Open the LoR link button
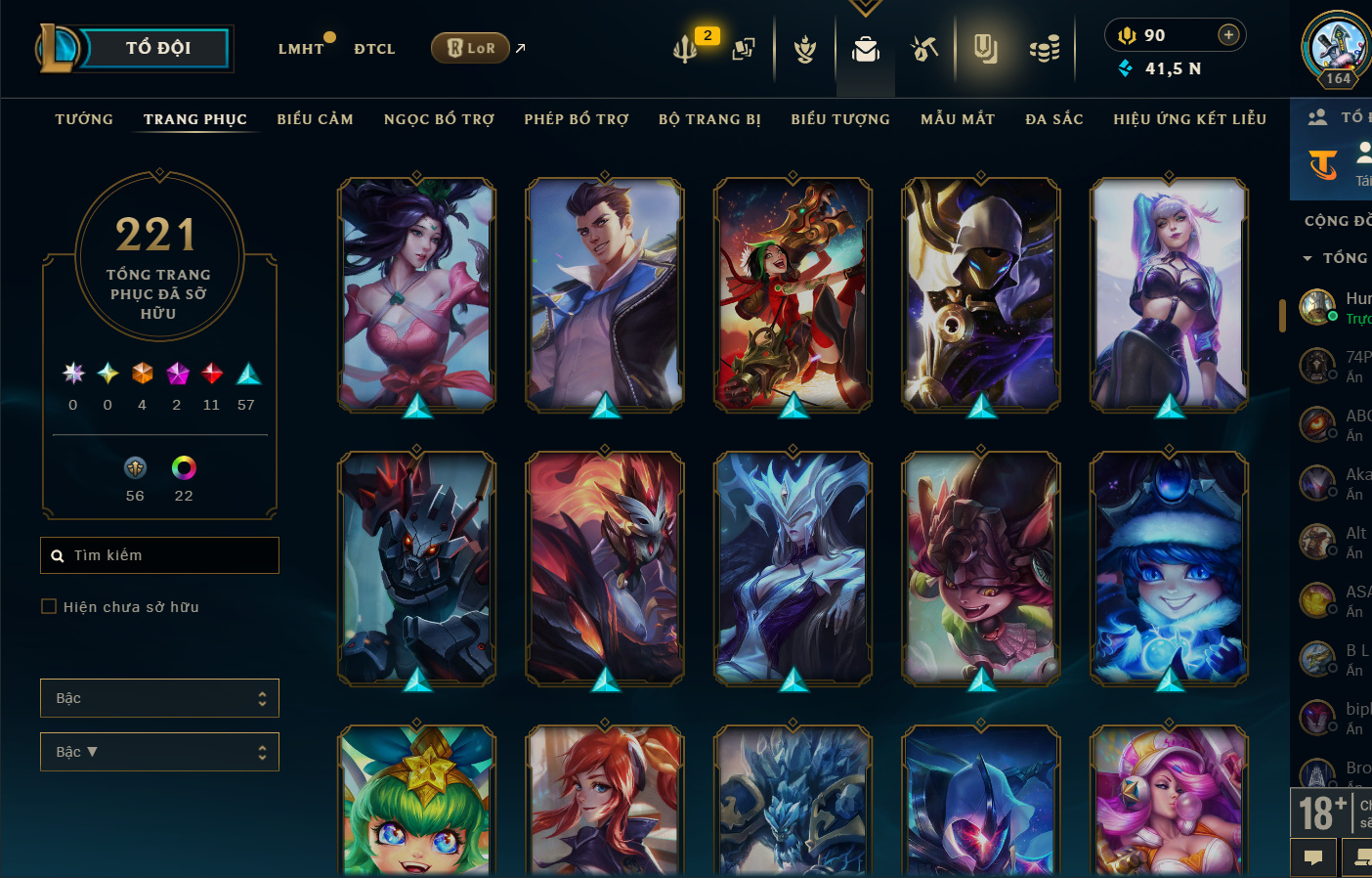Screen dimensions: 1372x878 click(x=471, y=48)
